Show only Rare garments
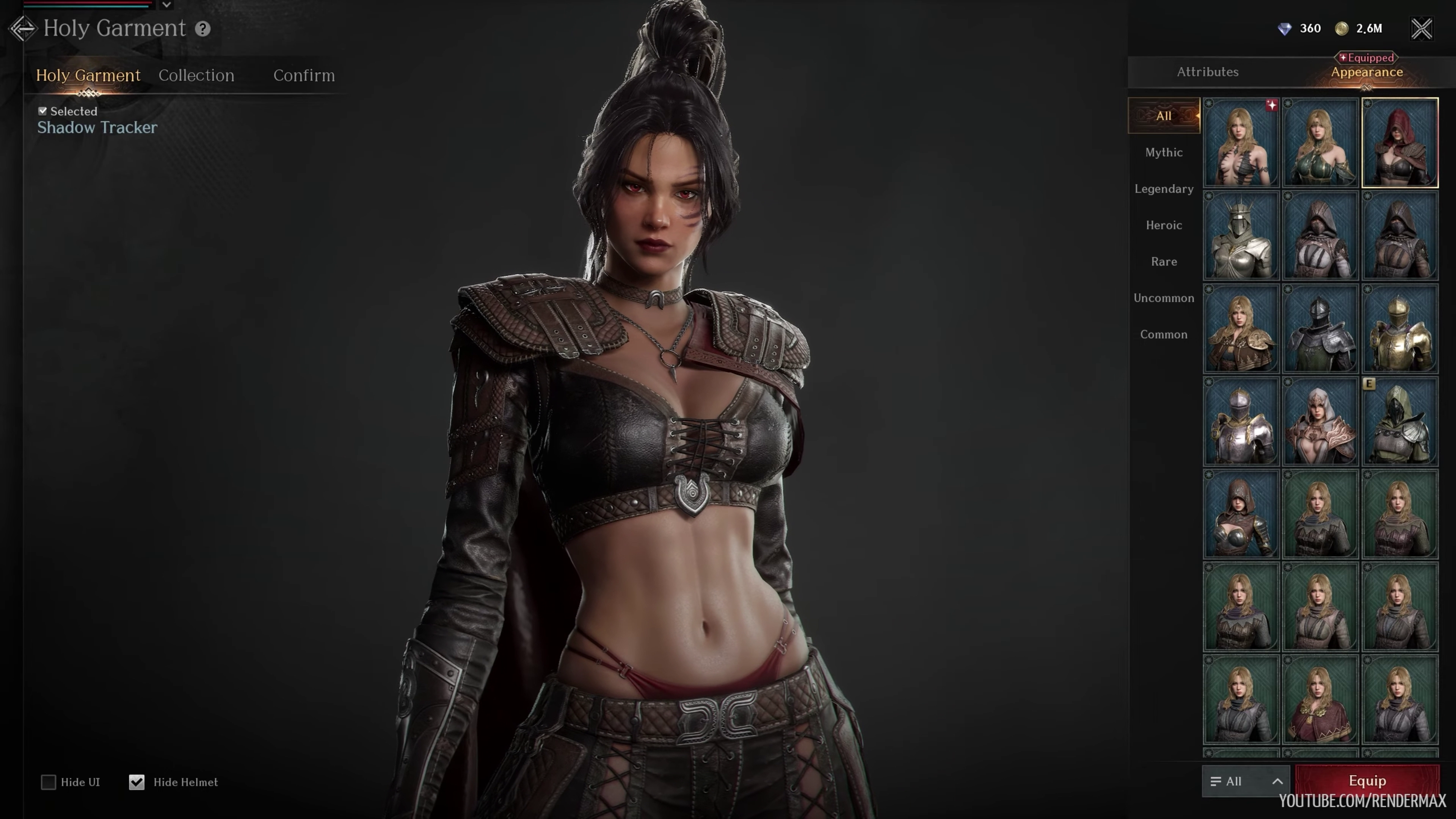 point(1164,262)
